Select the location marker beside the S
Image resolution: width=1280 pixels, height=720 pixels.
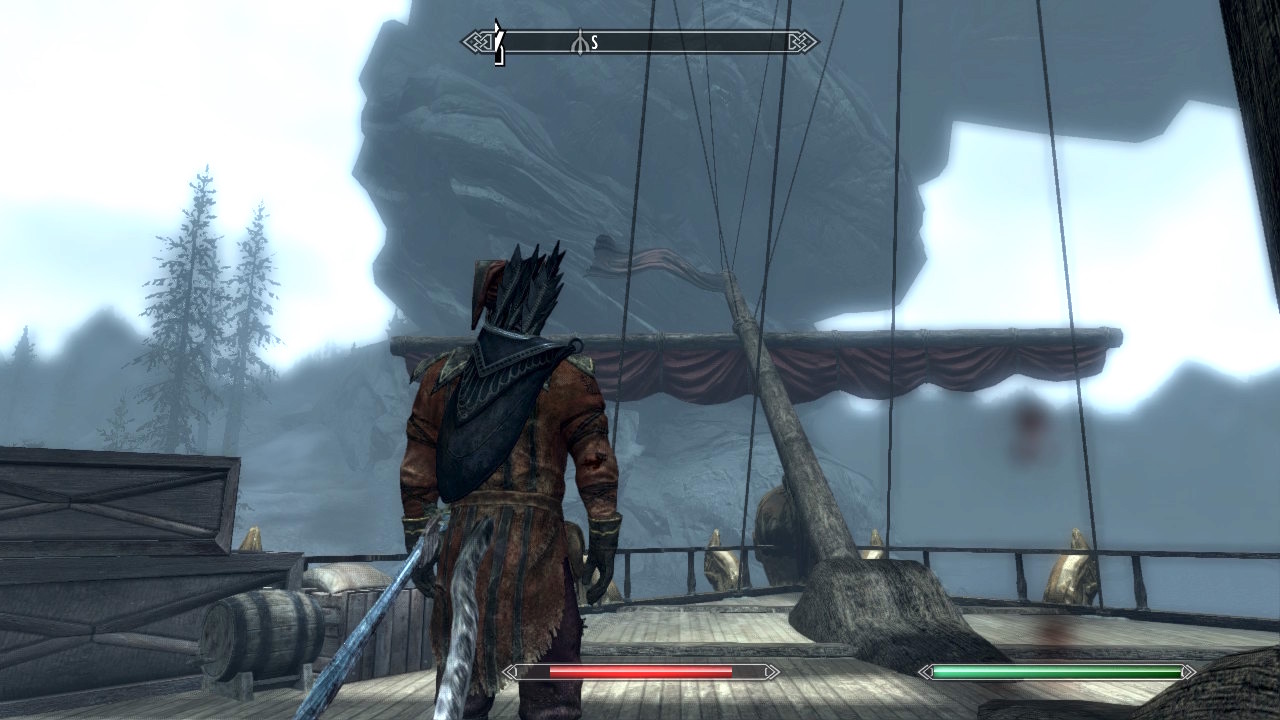(578, 43)
